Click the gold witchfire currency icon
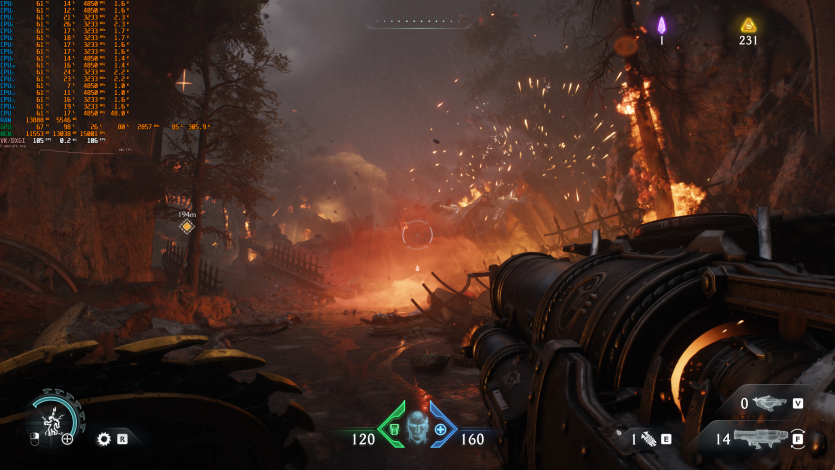Viewport: 835px width, 470px height. [748, 25]
